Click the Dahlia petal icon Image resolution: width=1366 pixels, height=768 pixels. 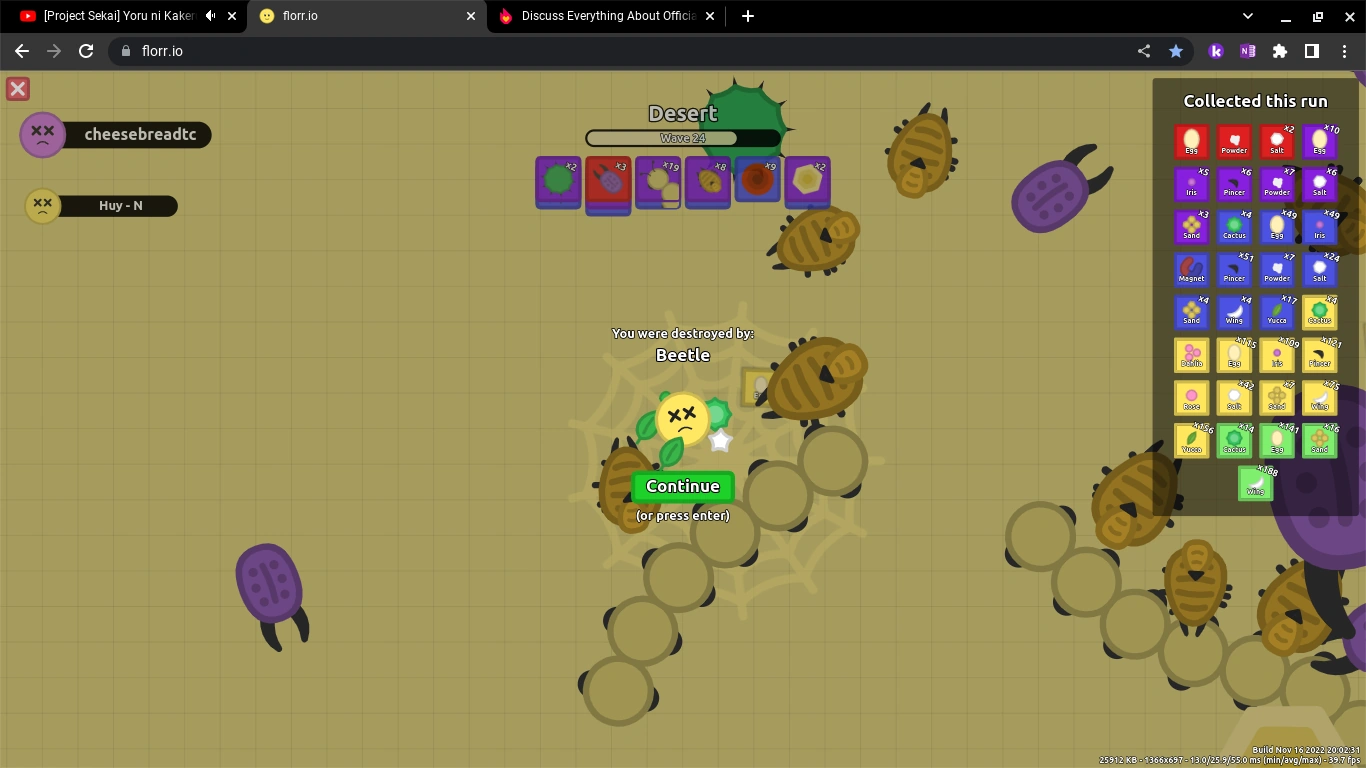tap(1191, 355)
